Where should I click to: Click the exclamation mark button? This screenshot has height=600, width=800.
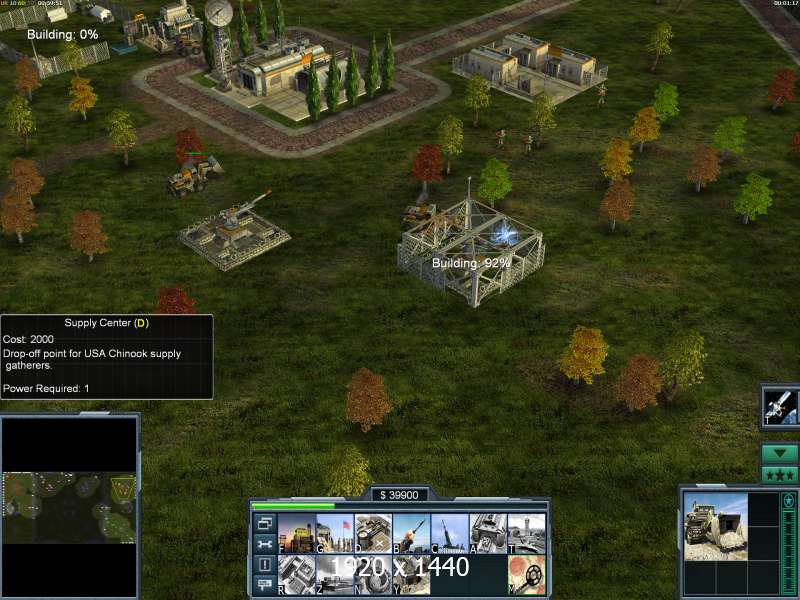pyautogui.click(x=265, y=564)
